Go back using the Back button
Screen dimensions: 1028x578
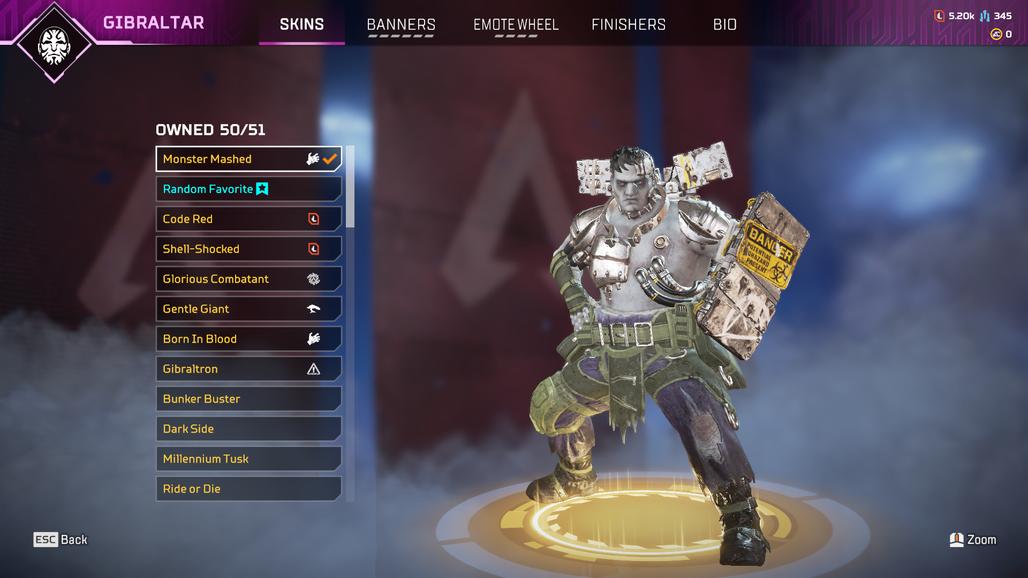[61, 540]
